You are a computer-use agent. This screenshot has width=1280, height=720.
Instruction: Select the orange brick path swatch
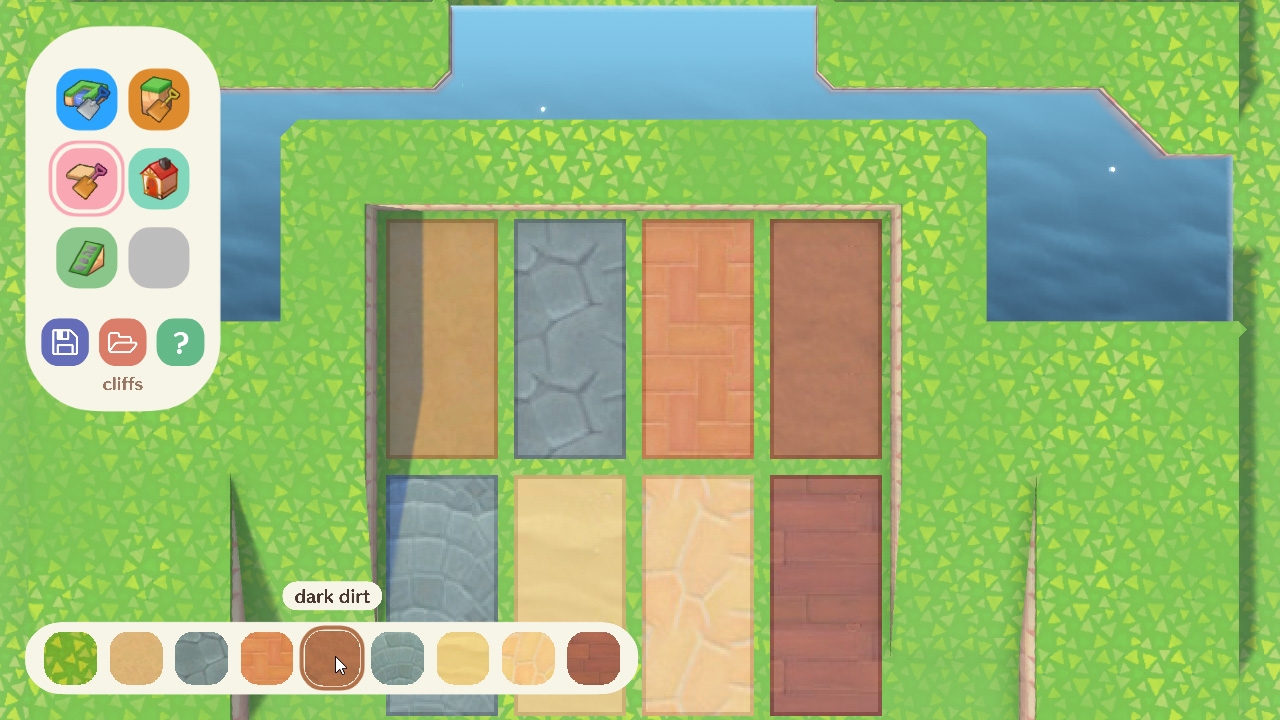pos(266,658)
